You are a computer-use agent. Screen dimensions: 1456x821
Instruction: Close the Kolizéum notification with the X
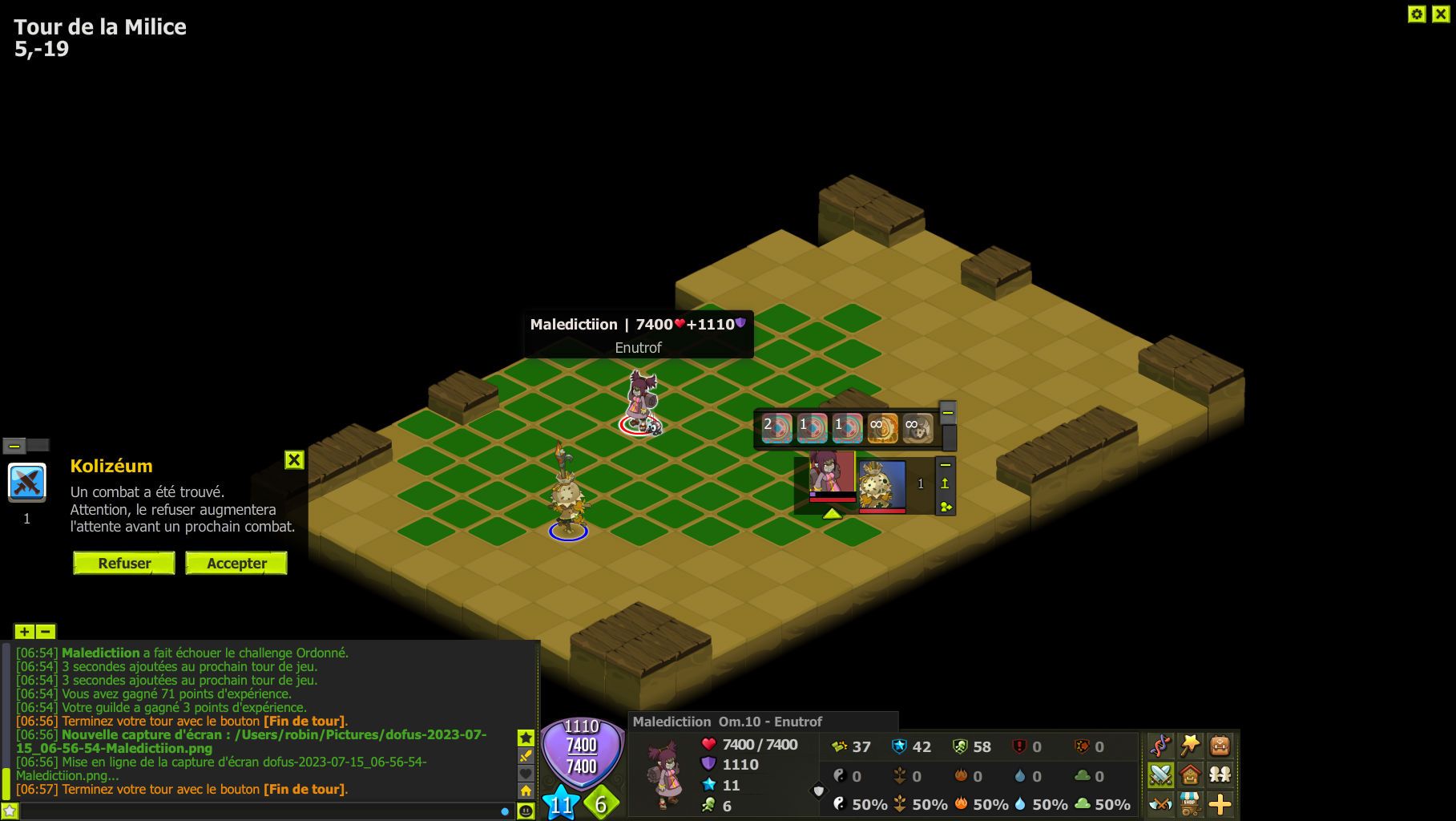(x=294, y=460)
